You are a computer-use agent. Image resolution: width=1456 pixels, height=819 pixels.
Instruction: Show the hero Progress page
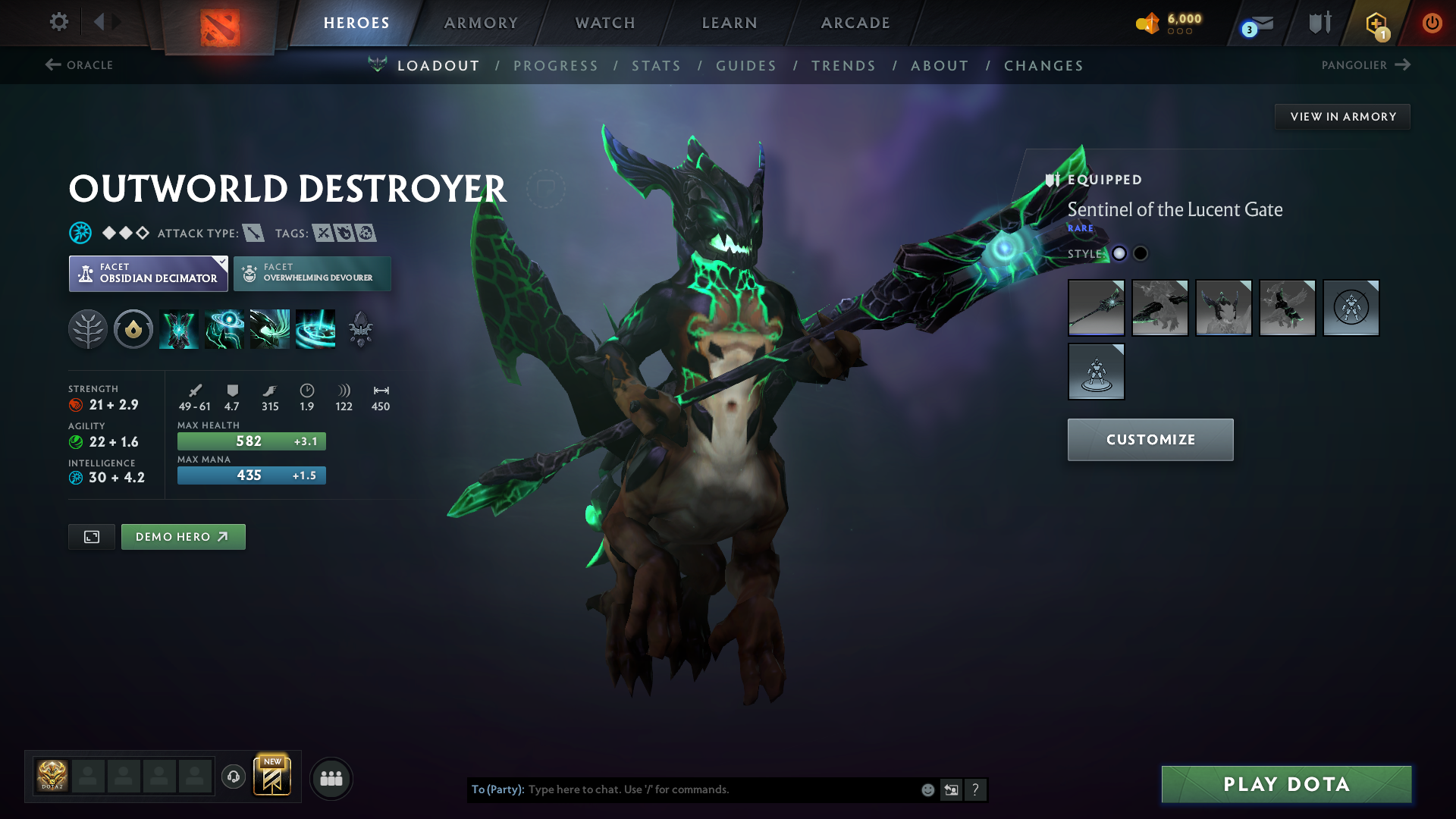click(x=556, y=66)
